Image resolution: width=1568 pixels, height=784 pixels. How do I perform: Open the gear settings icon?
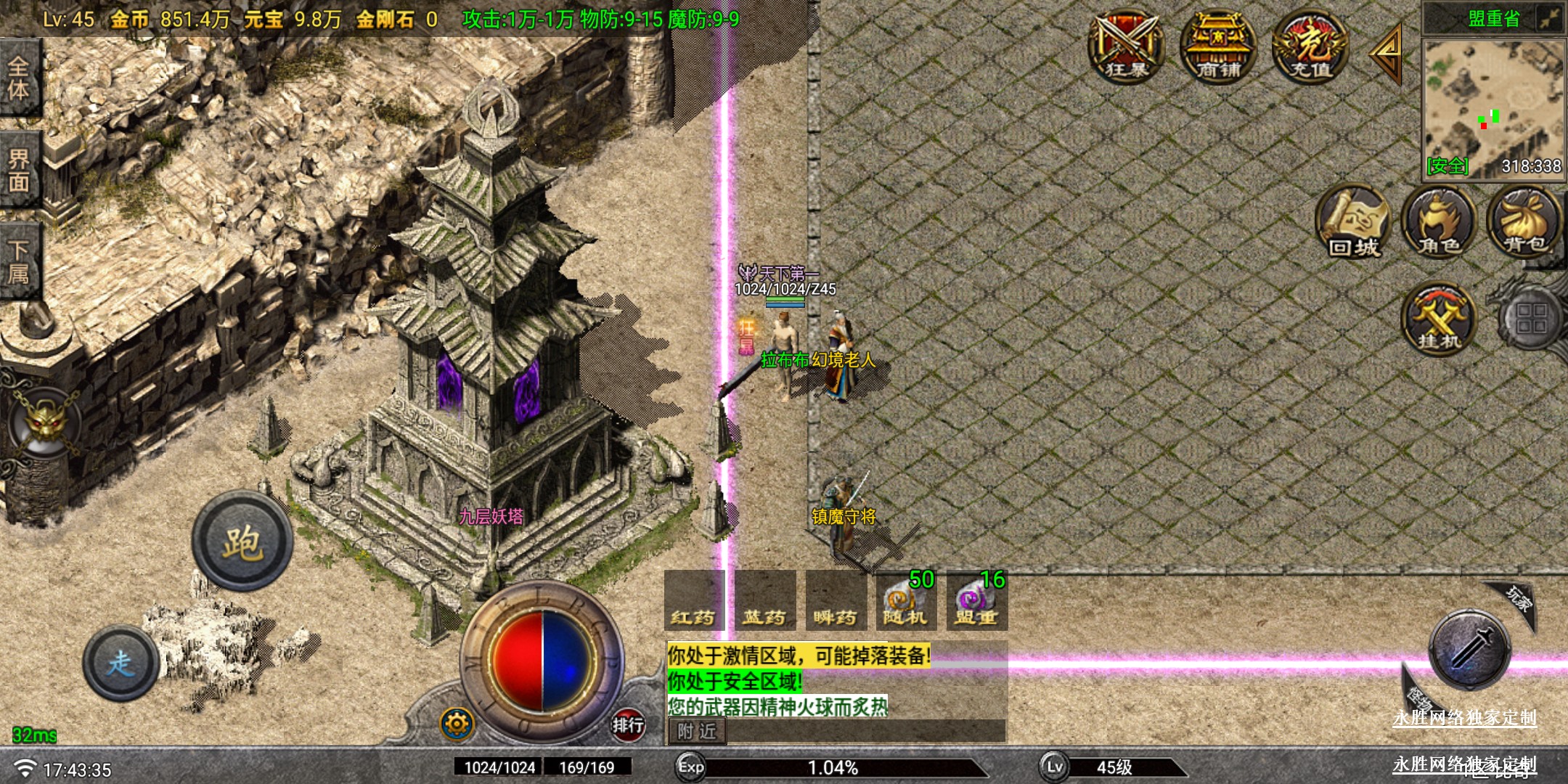click(457, 724)
